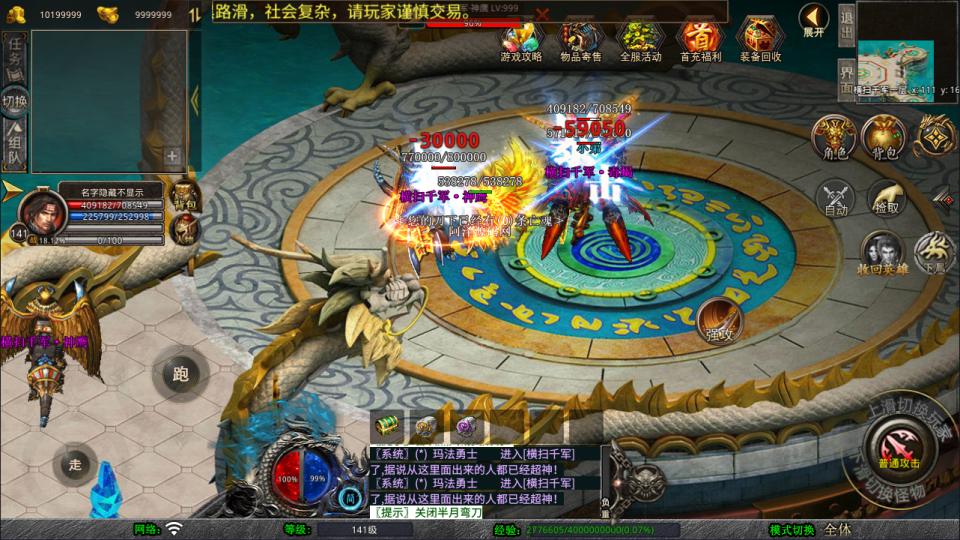Image resolution: width=960 pixels, height=540 pixels.
Task: Select the green treasure chest quick slot
Action: (x=387, y=425)
